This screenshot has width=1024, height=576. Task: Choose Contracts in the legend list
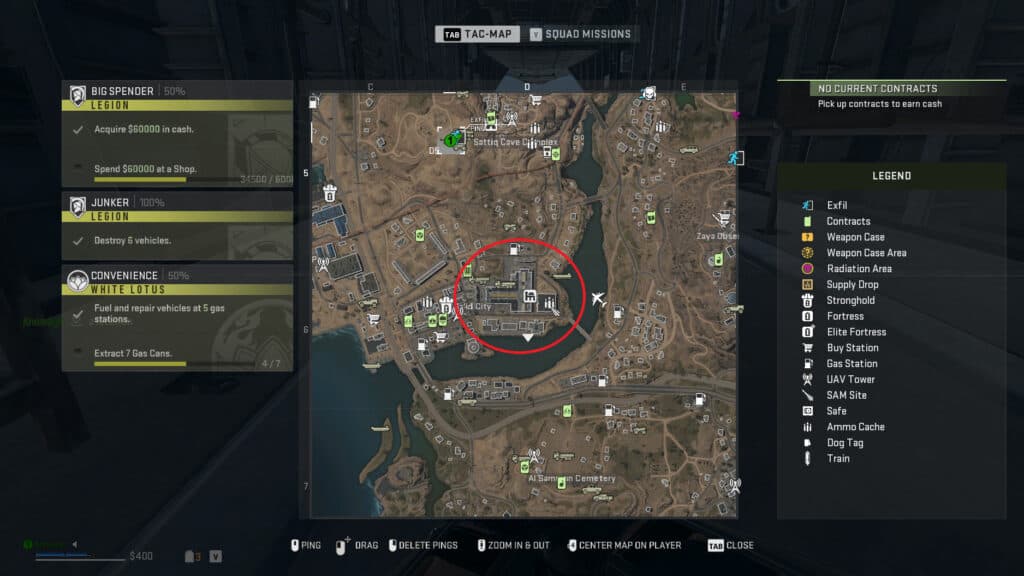(x=848, y=221)
